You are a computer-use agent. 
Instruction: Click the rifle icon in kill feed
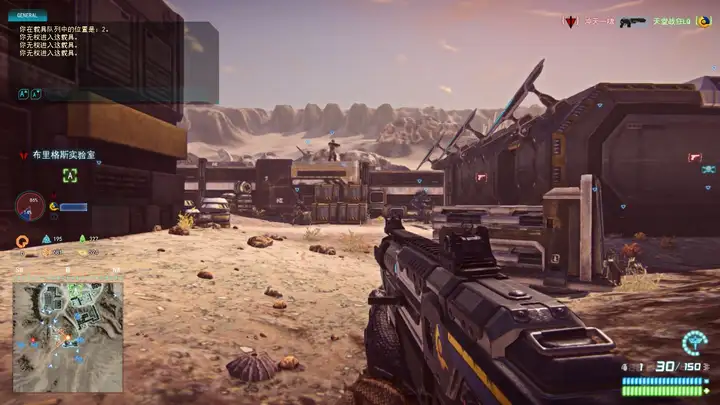(632, 21)
